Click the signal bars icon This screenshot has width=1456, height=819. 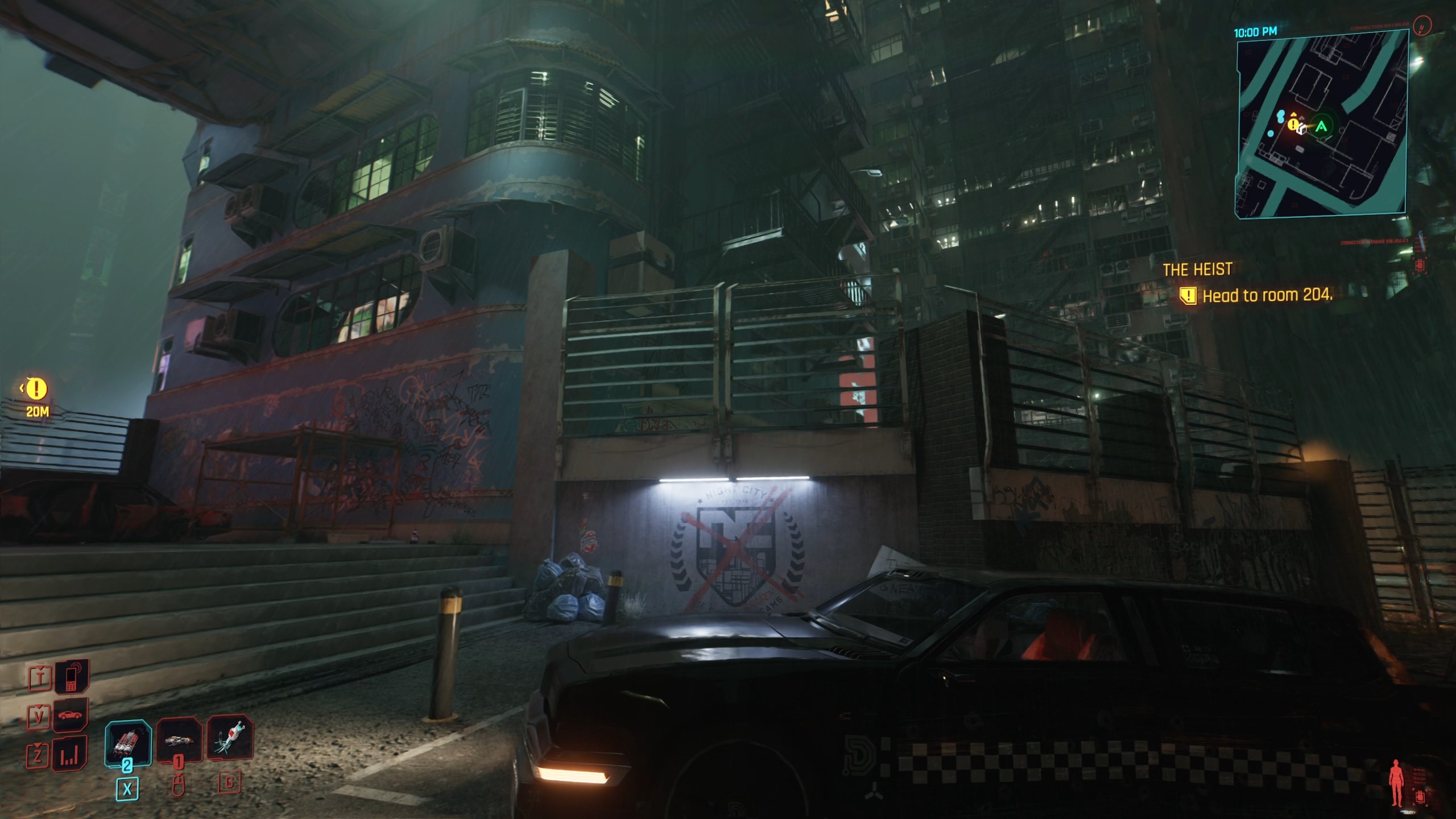(70, 754)
